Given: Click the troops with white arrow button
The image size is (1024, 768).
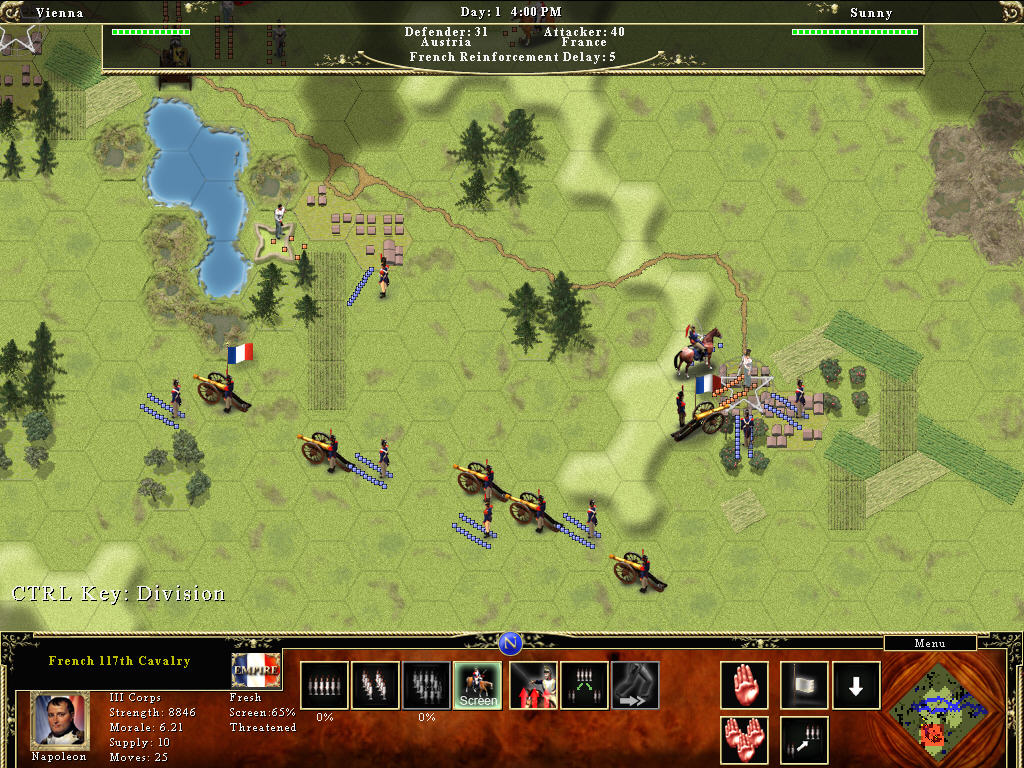Looking at the screenshot, I should coord(804,740).
